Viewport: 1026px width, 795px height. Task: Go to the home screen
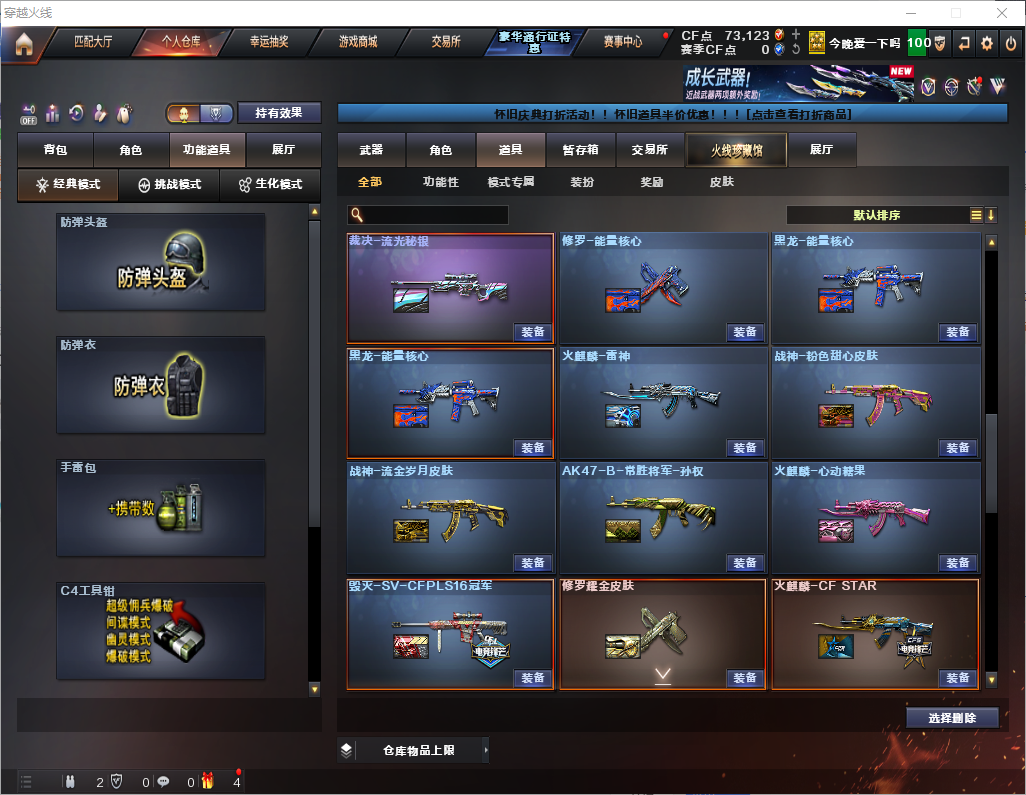[x=23, y=43]
